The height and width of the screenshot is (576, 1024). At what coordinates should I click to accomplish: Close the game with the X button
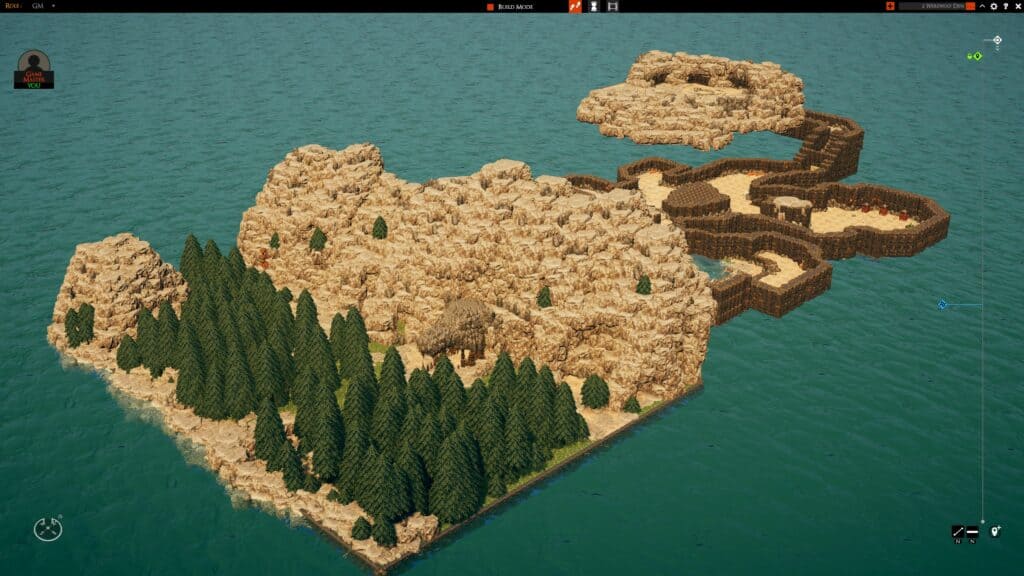click(1016, 6)
